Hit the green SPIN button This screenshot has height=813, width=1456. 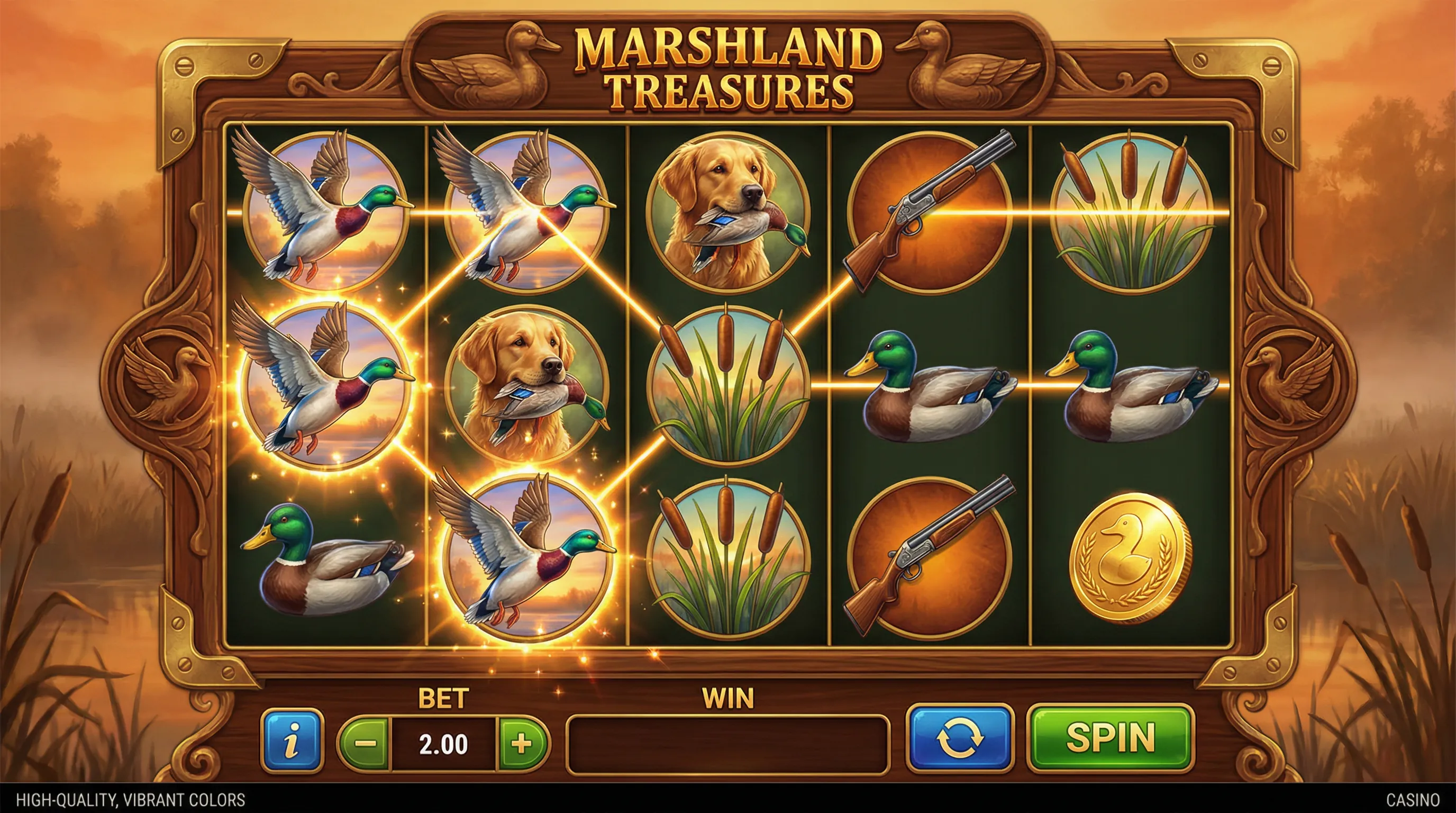pyautogui.click(x=1110, y=738)
